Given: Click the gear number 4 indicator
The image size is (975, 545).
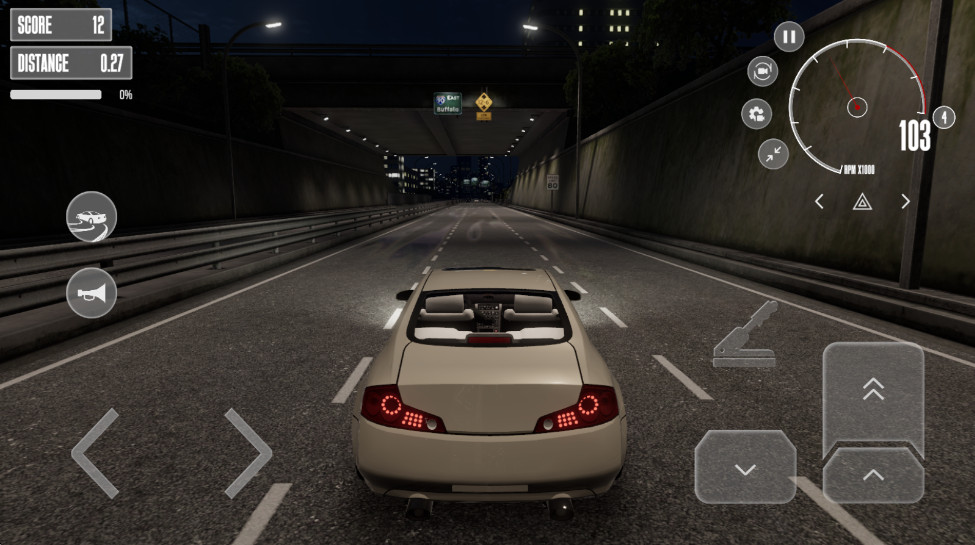Looking at the screenshot, I should click(x=942, y=117).
